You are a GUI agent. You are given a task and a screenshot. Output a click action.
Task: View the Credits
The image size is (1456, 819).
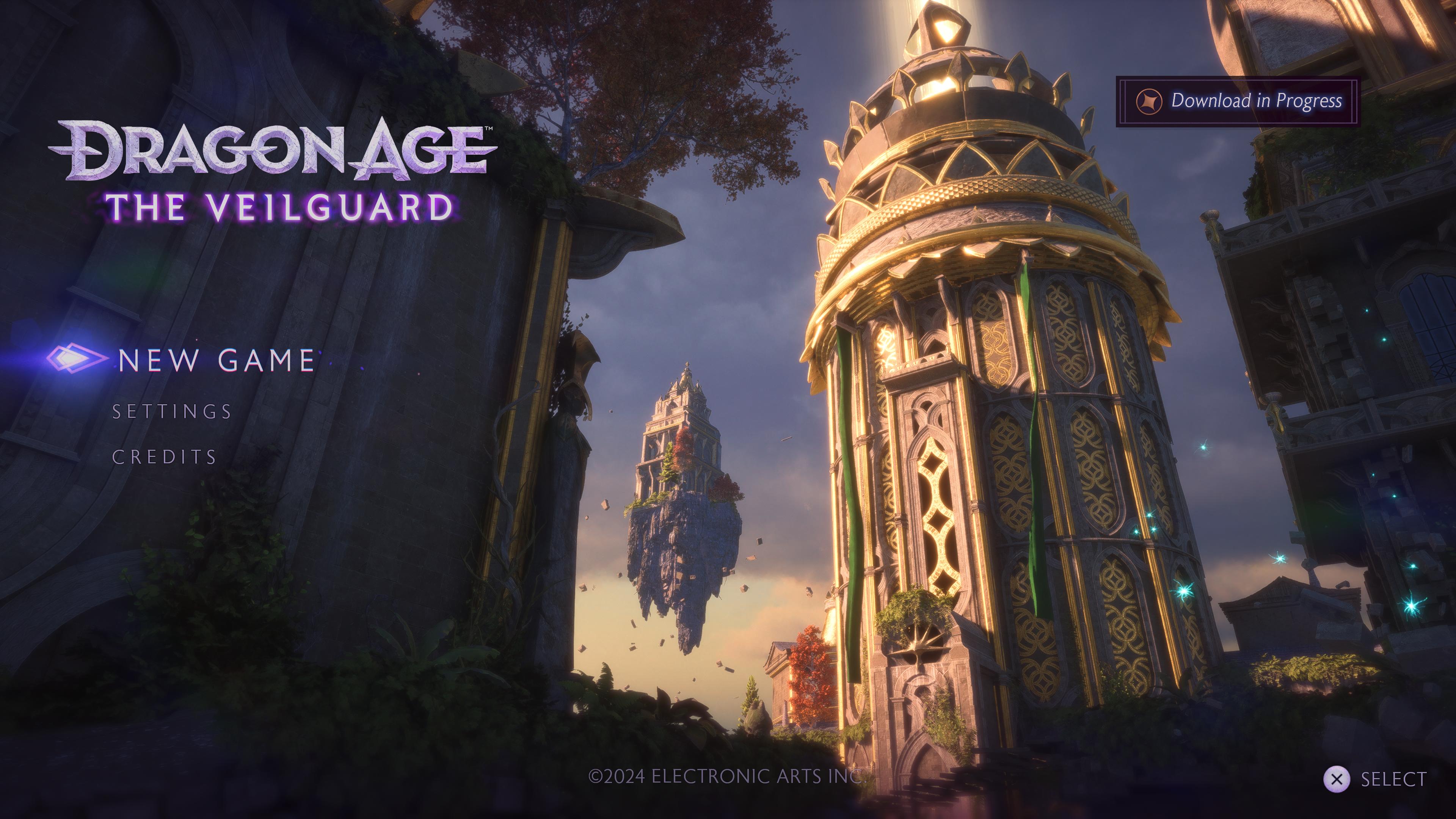pos(165,457)
